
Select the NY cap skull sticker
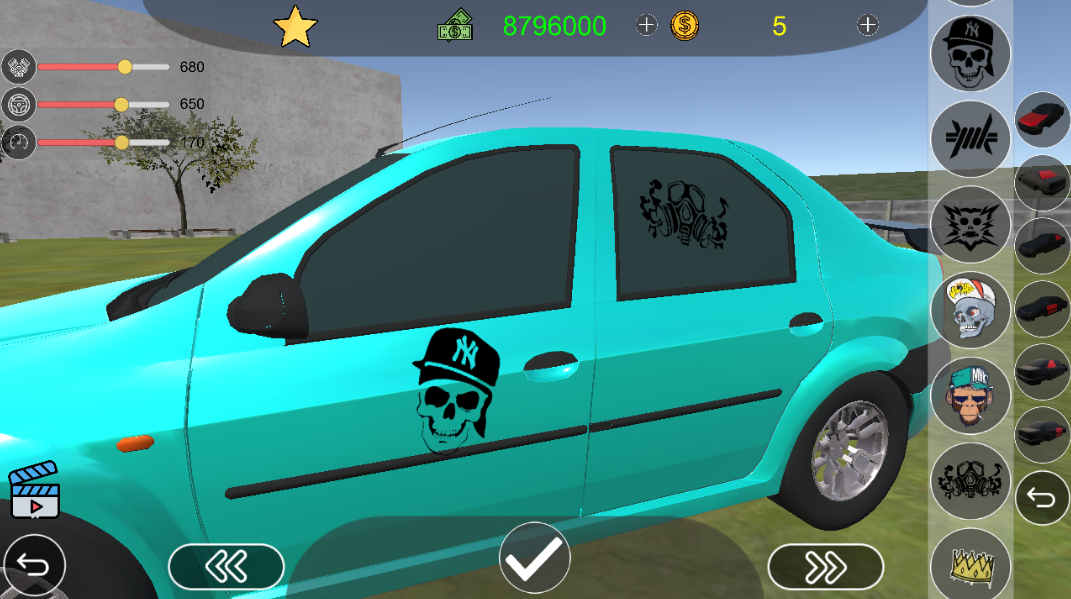click(969, 53)
